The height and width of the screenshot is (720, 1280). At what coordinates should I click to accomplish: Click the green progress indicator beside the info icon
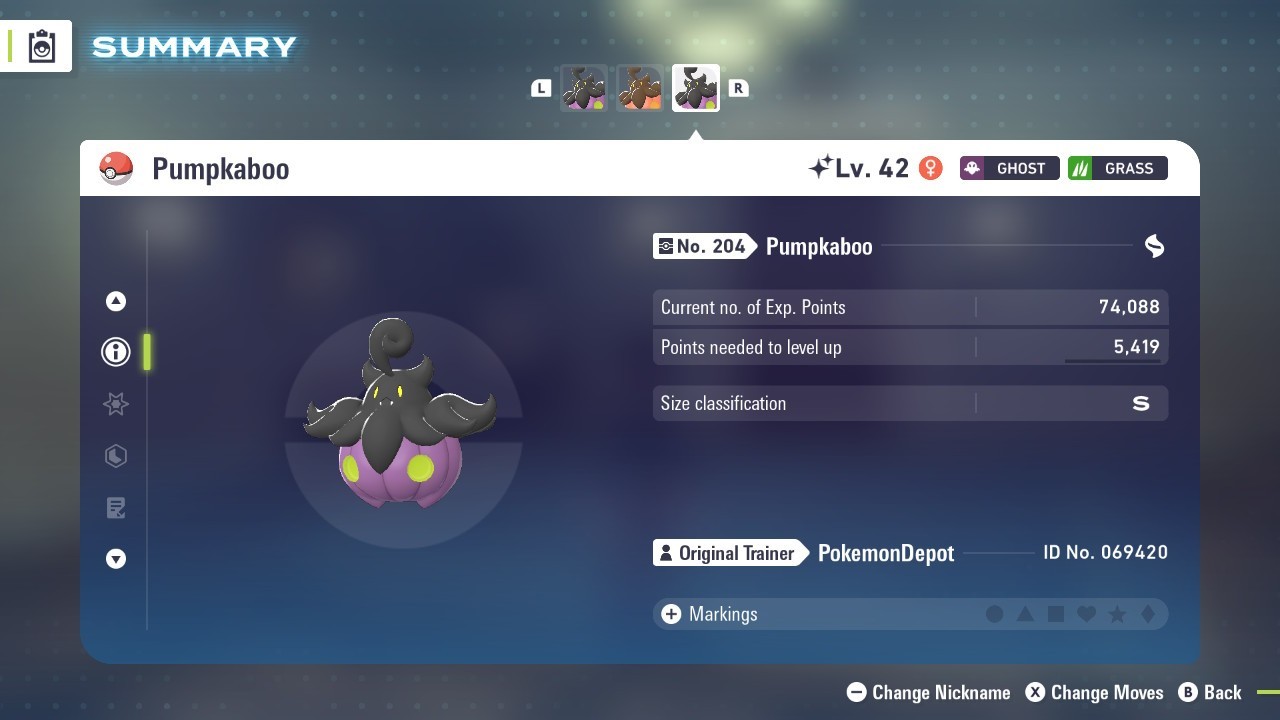(x=147, y=352)
